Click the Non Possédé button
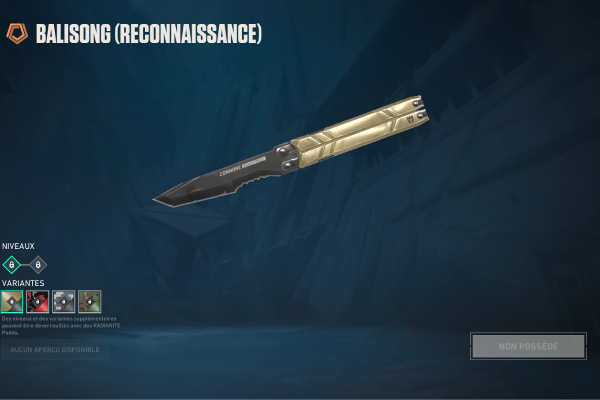 528,346
